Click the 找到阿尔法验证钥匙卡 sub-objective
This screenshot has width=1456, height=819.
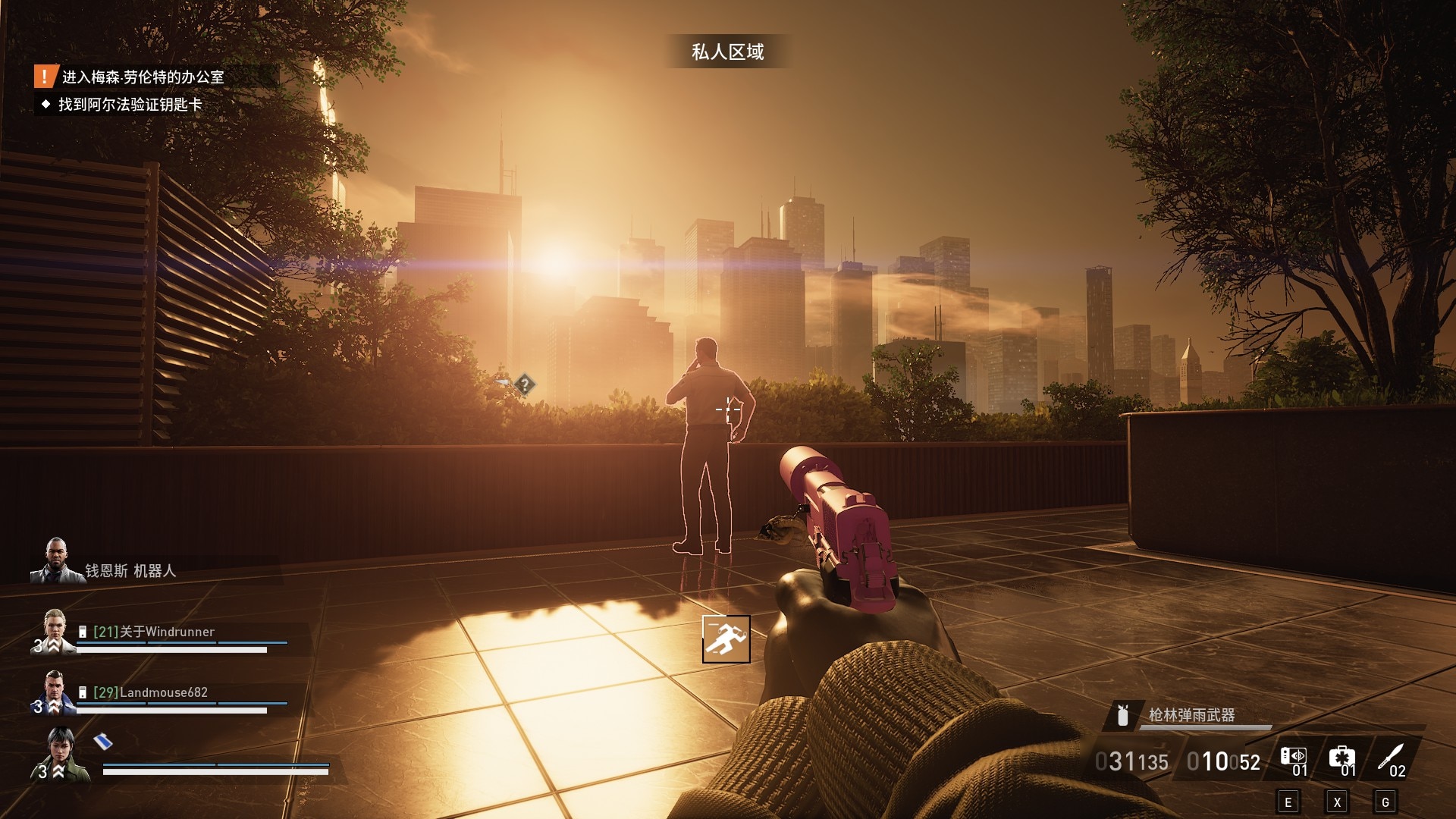(x=130, y=105)
